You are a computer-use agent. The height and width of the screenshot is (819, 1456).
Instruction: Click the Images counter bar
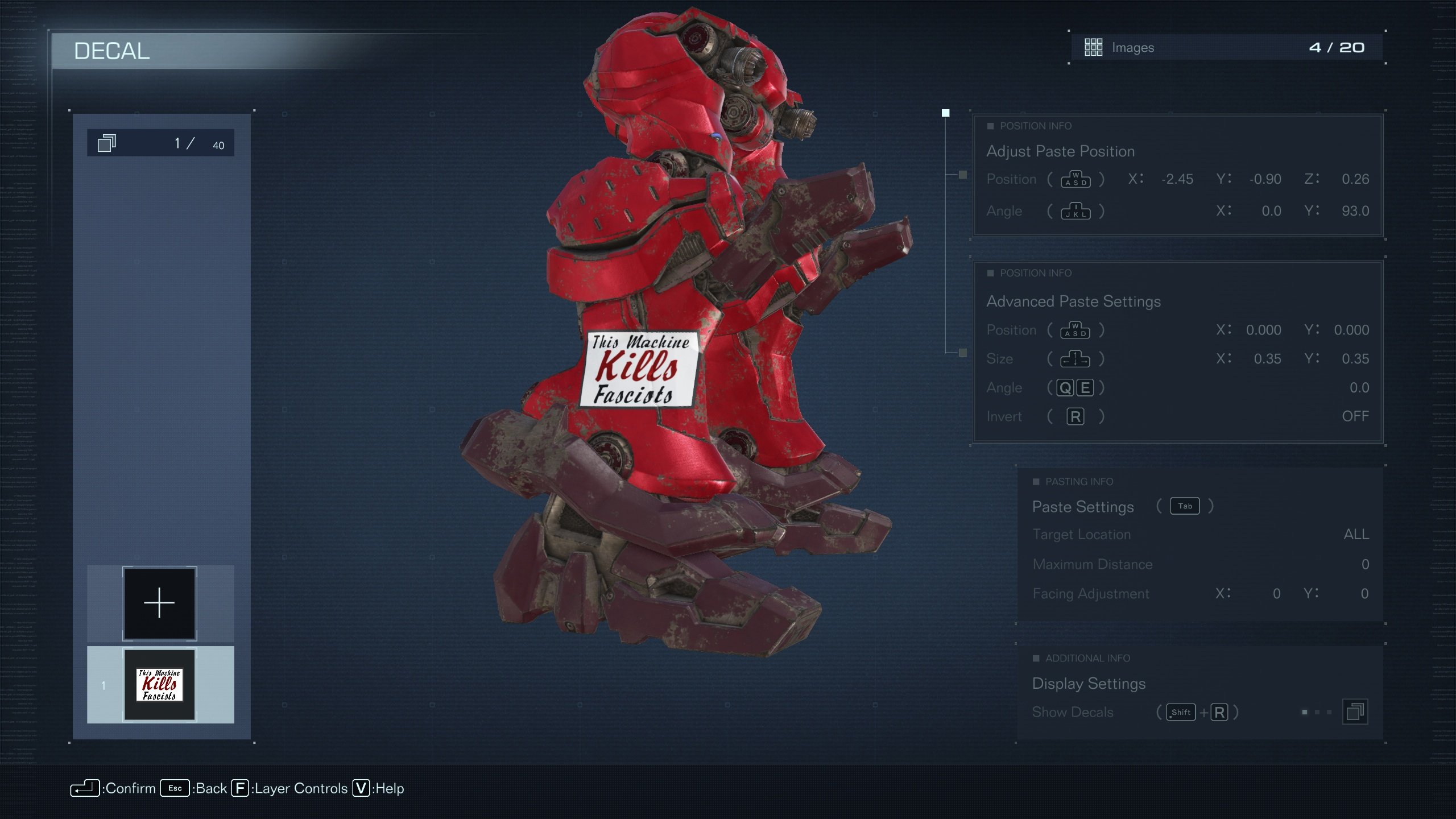click(x=1226, y=48)
